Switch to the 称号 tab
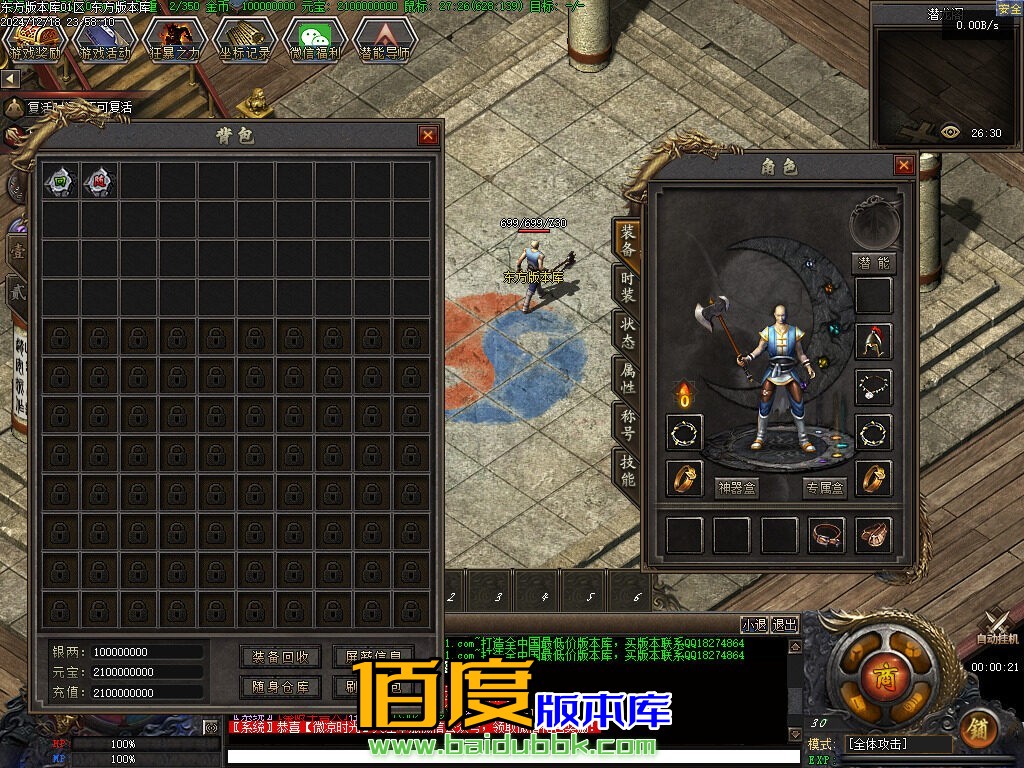 [x=627, y=425]
